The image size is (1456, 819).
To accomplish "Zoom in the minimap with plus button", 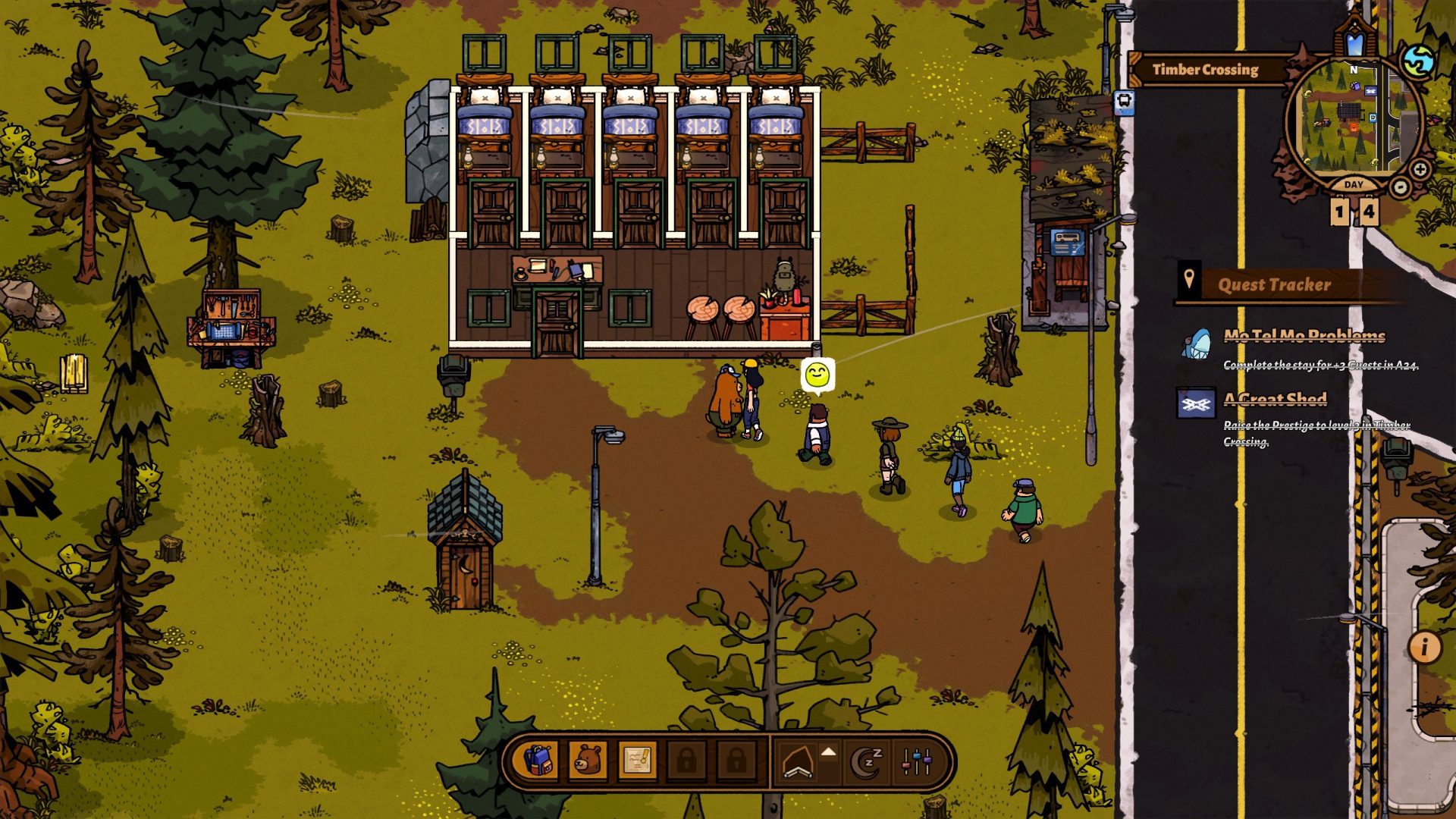I will pos(1420,169).
